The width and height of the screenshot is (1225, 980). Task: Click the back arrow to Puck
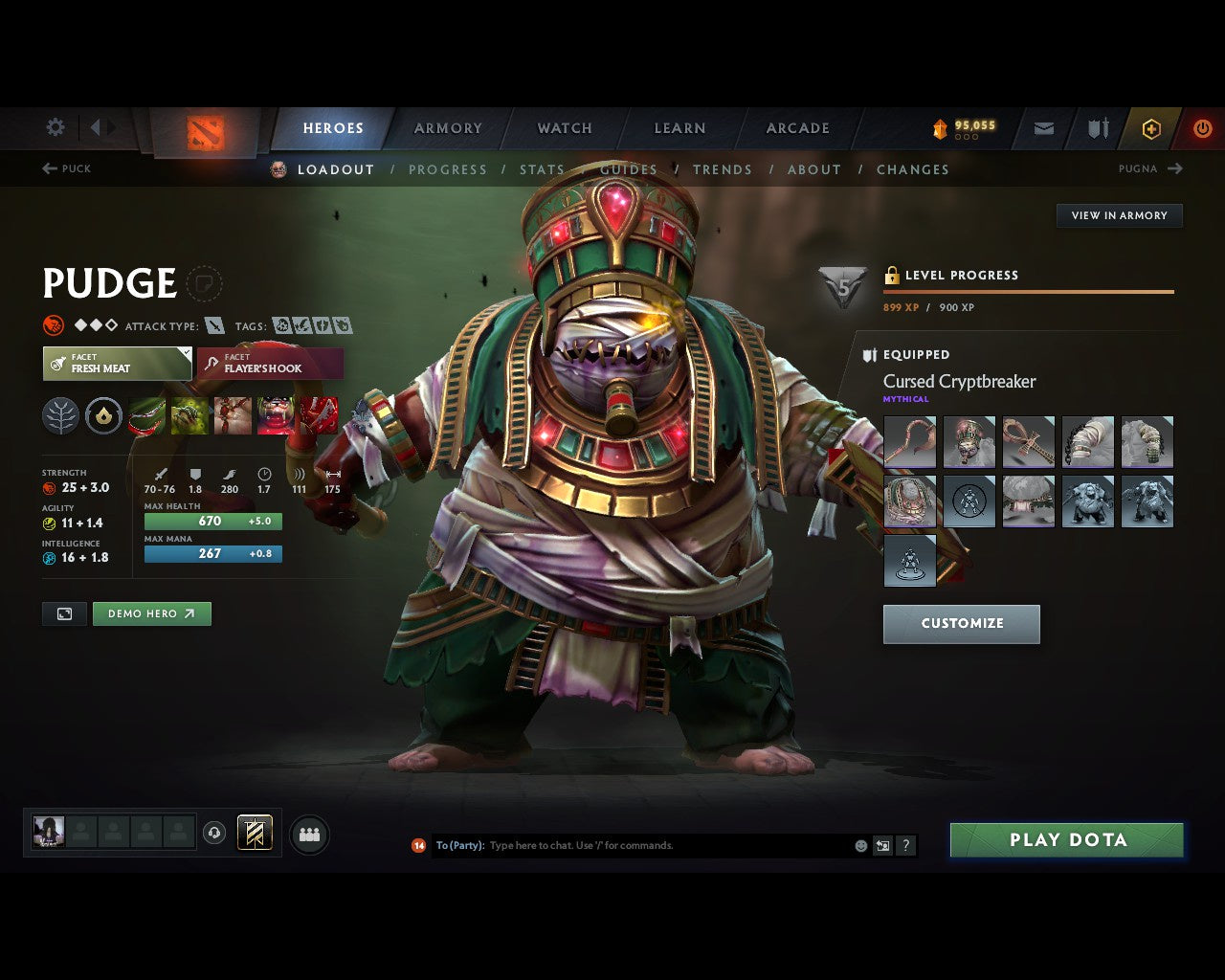click(x=48, y=168)
